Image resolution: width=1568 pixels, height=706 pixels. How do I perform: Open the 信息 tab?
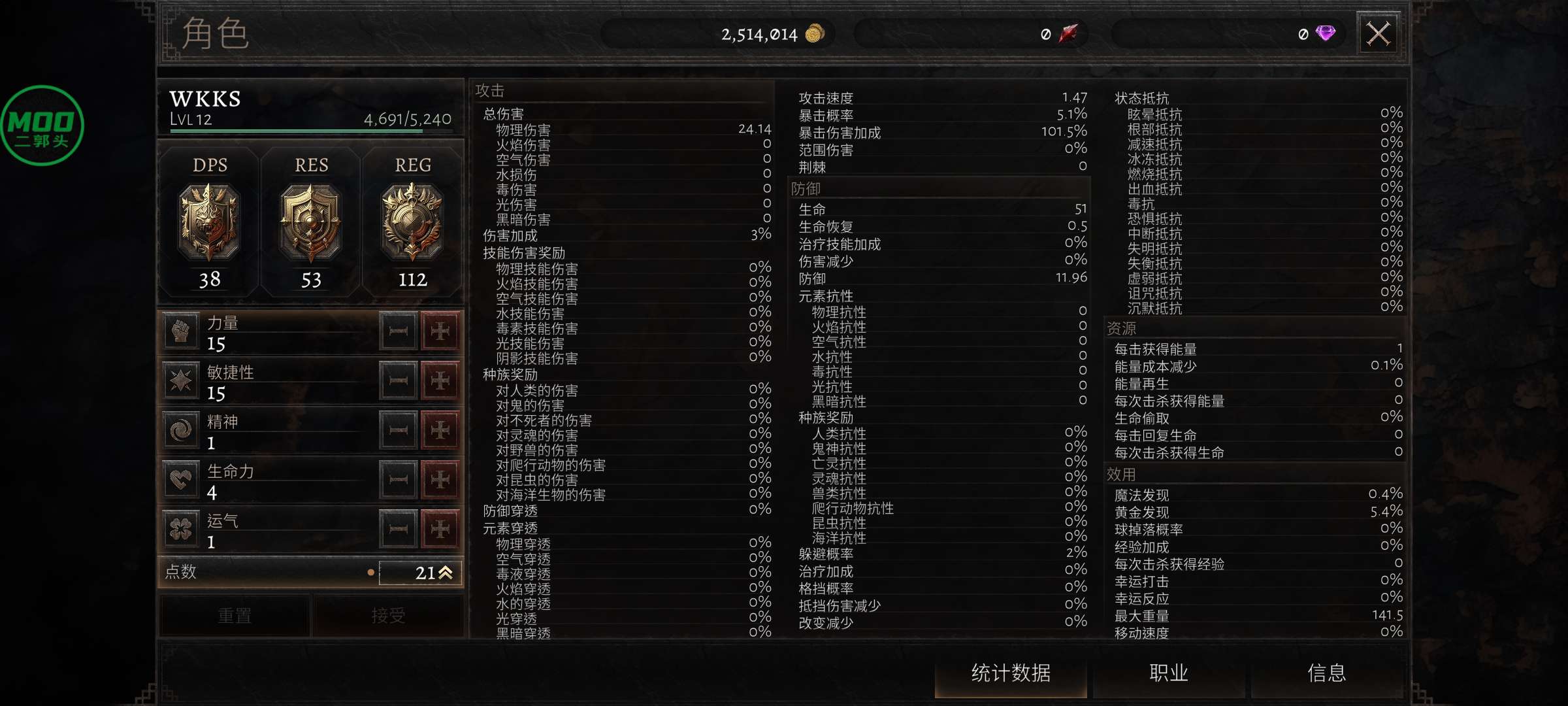[x=1328, y=672]
